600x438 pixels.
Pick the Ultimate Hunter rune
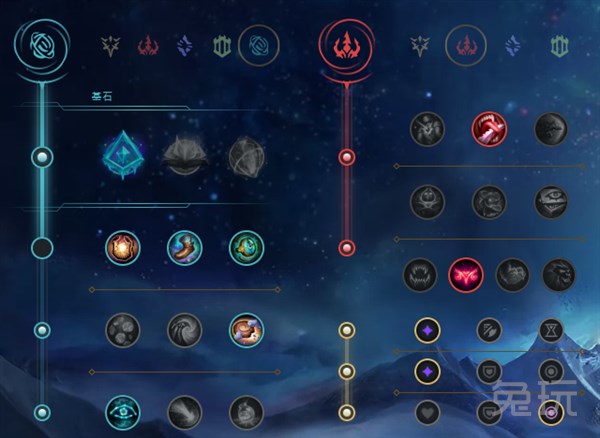[559, 274]
